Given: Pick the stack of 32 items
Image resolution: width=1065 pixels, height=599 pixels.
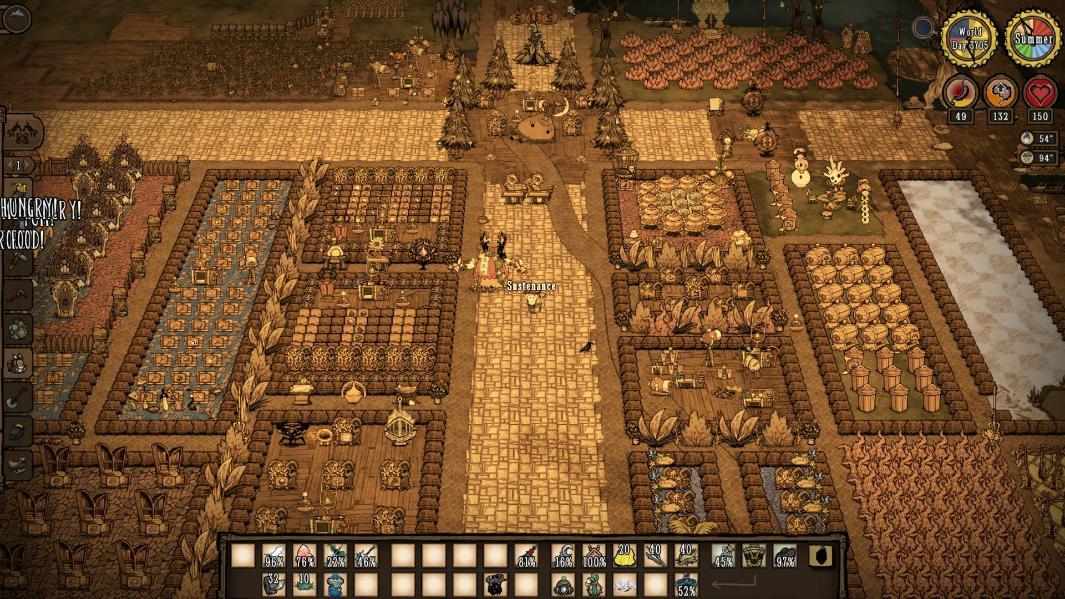Looking at the screenshot, I should click(274, 584).
